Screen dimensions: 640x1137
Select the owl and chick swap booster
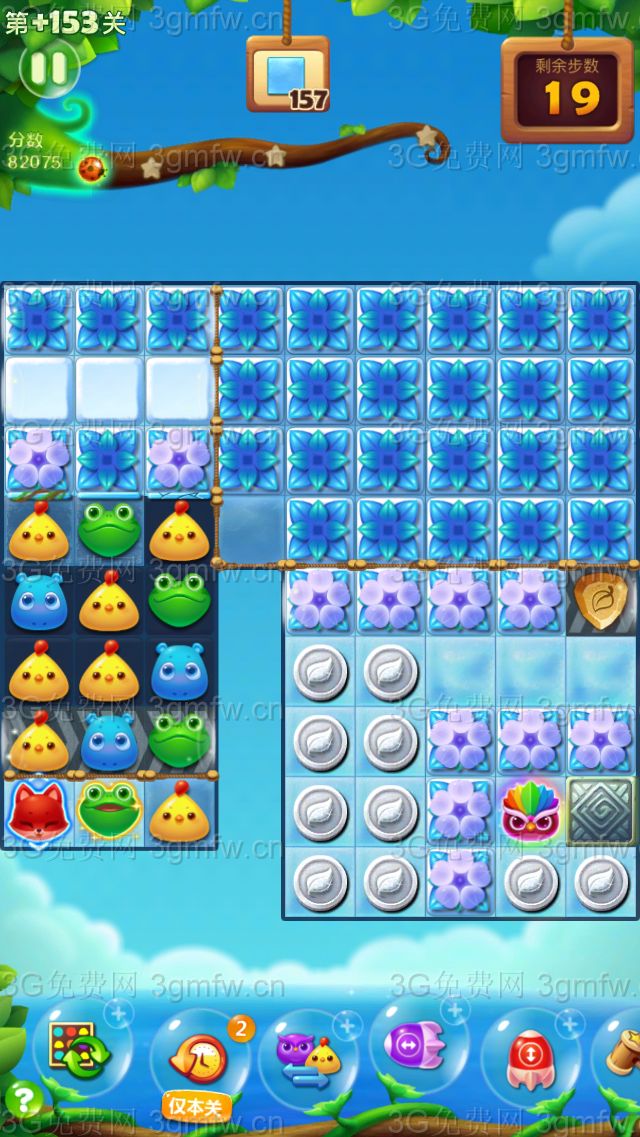[x=310, y=1056]
